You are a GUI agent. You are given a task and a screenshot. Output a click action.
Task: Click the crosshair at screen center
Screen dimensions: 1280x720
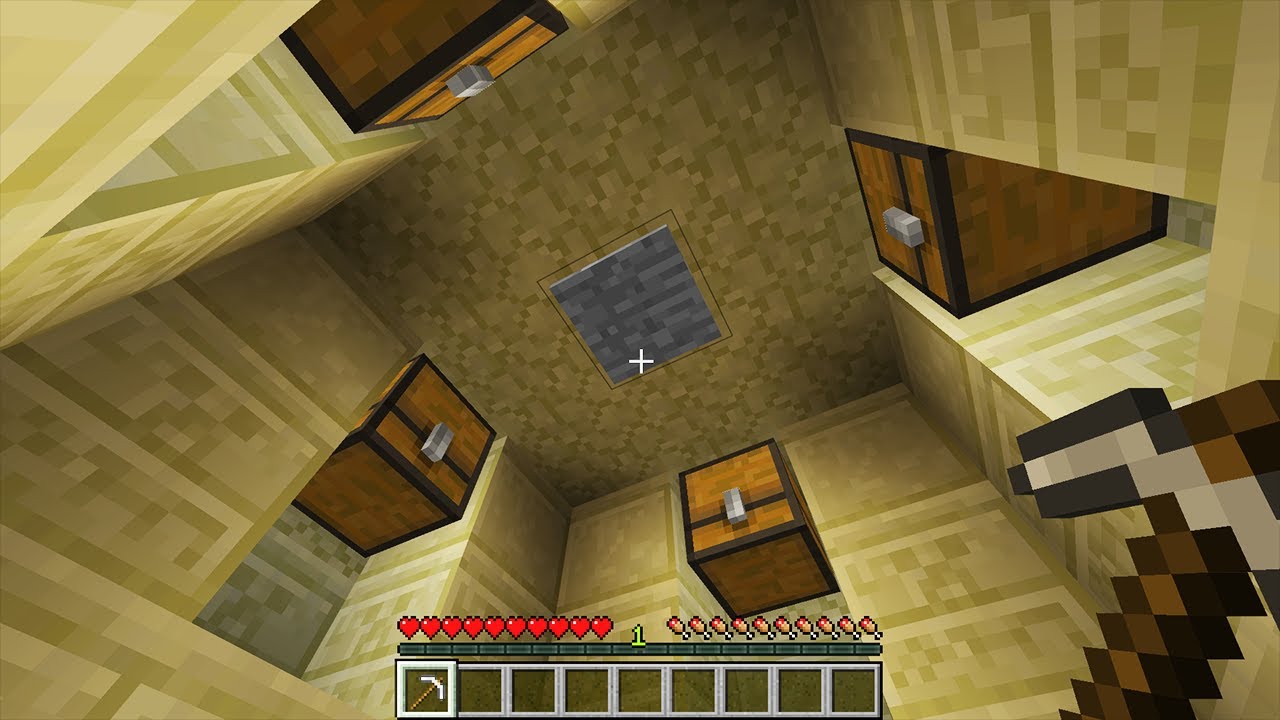[640, 360]
